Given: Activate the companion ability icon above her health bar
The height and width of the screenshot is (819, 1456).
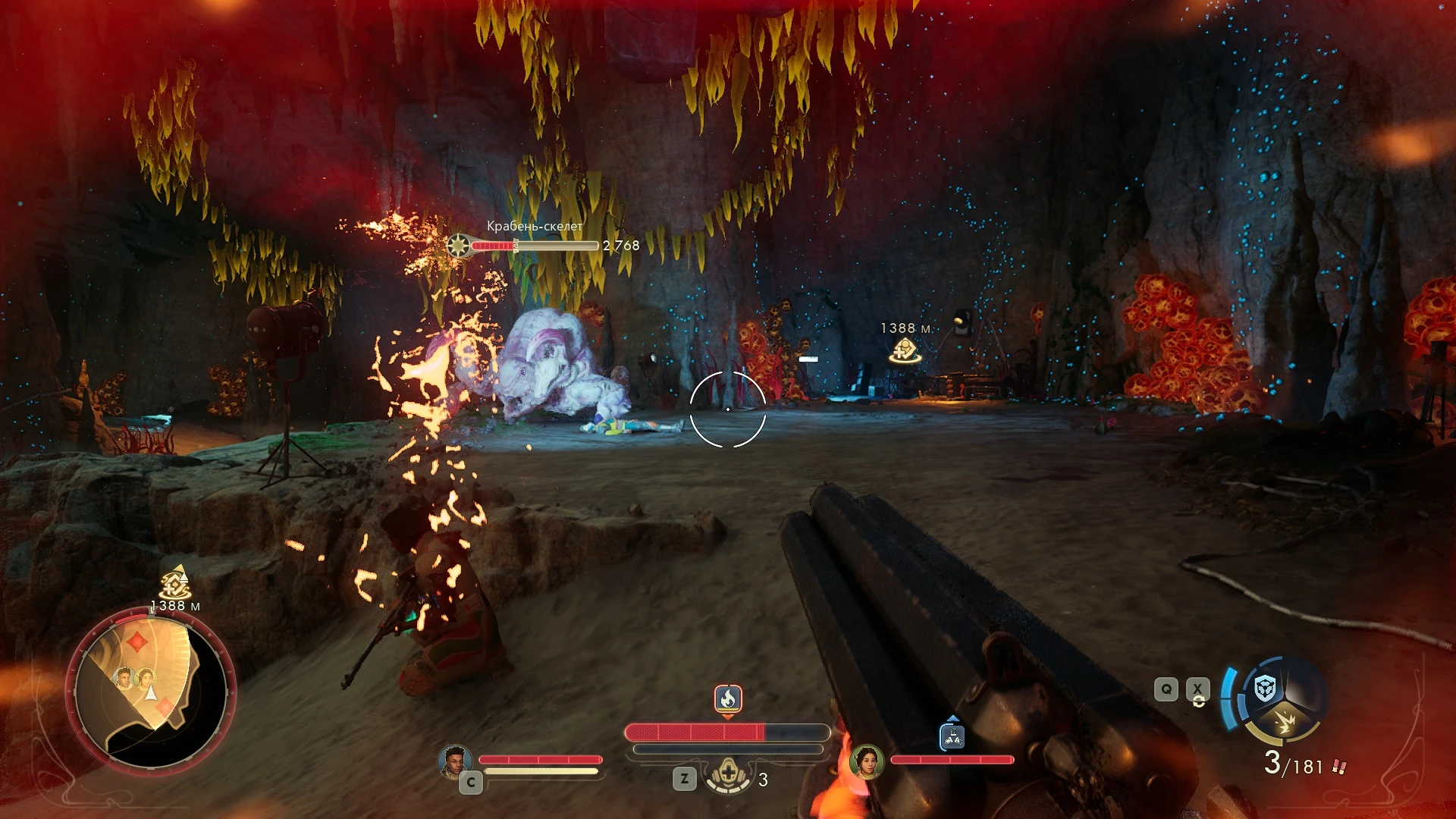Looking at the screenshot, I should coord(952,736).
